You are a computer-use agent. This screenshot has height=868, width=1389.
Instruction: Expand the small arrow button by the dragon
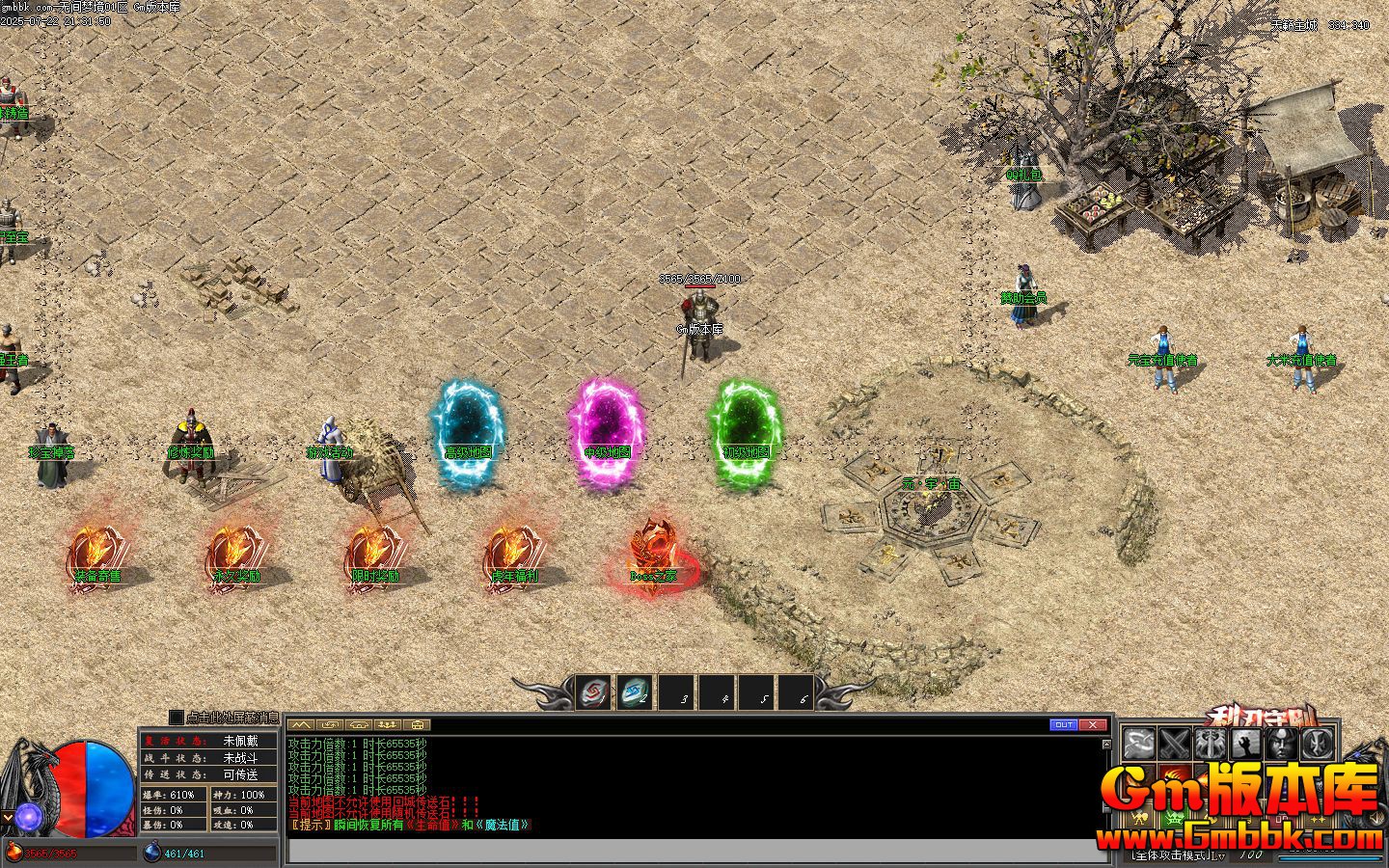tap(8, 818)
